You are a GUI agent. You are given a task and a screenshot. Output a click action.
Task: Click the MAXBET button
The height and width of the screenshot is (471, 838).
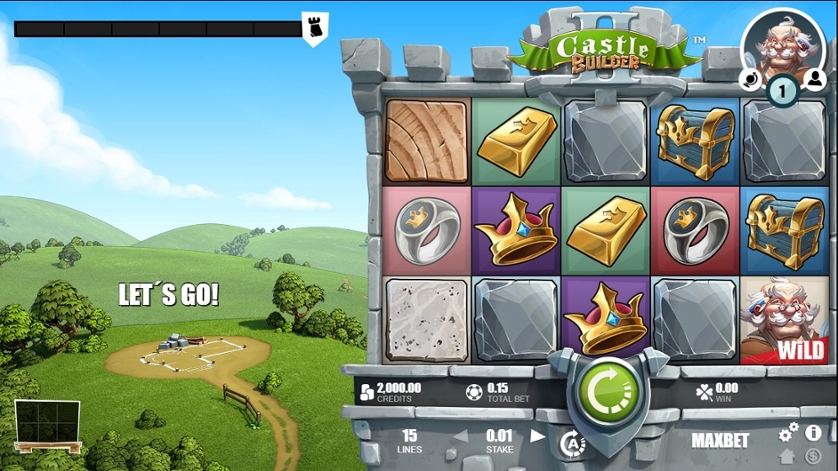[720, 439]
